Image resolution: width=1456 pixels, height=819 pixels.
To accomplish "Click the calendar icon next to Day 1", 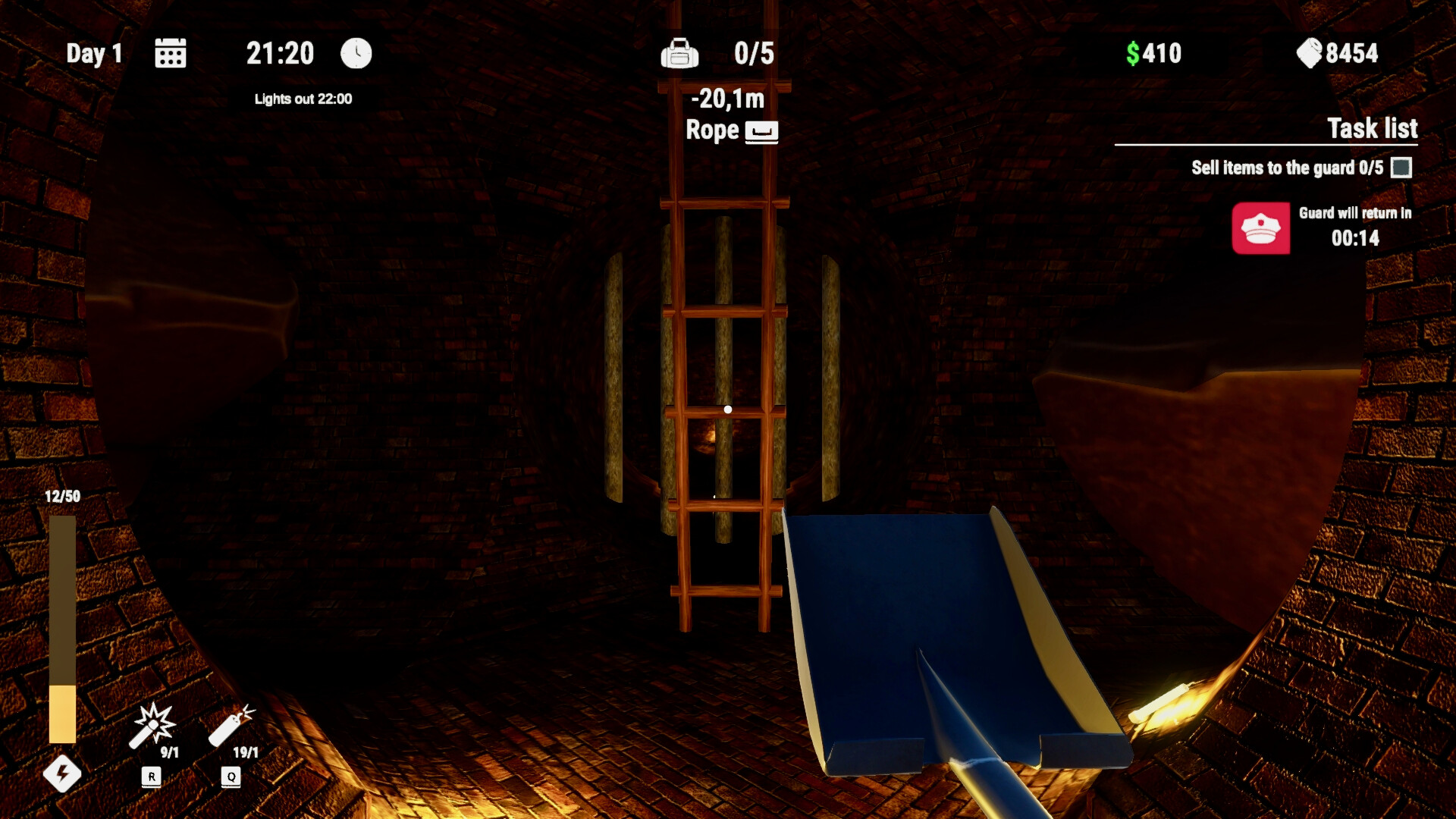I will tap(170, 54).
